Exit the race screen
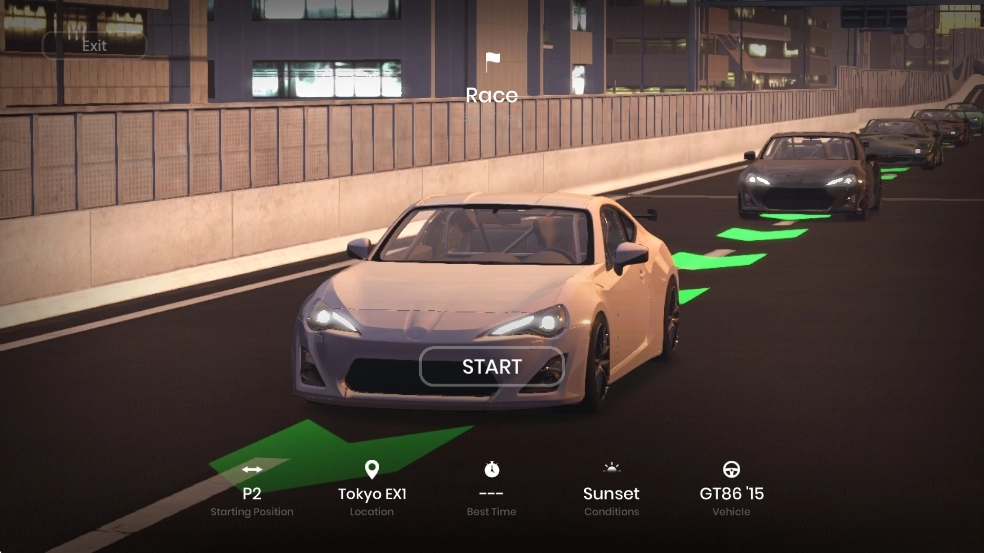 pos(94,45)
